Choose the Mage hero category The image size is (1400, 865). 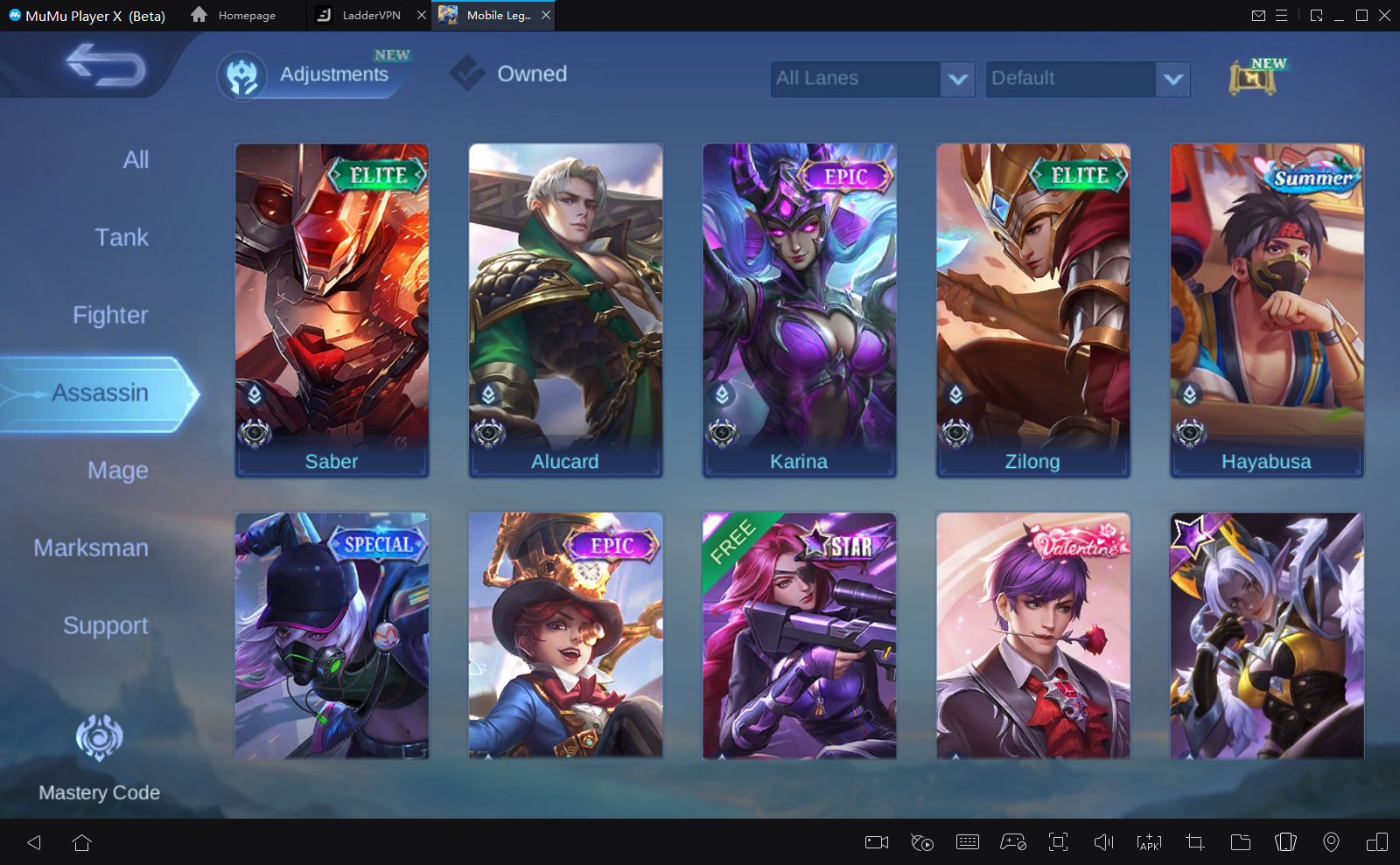tap(118, 471)
